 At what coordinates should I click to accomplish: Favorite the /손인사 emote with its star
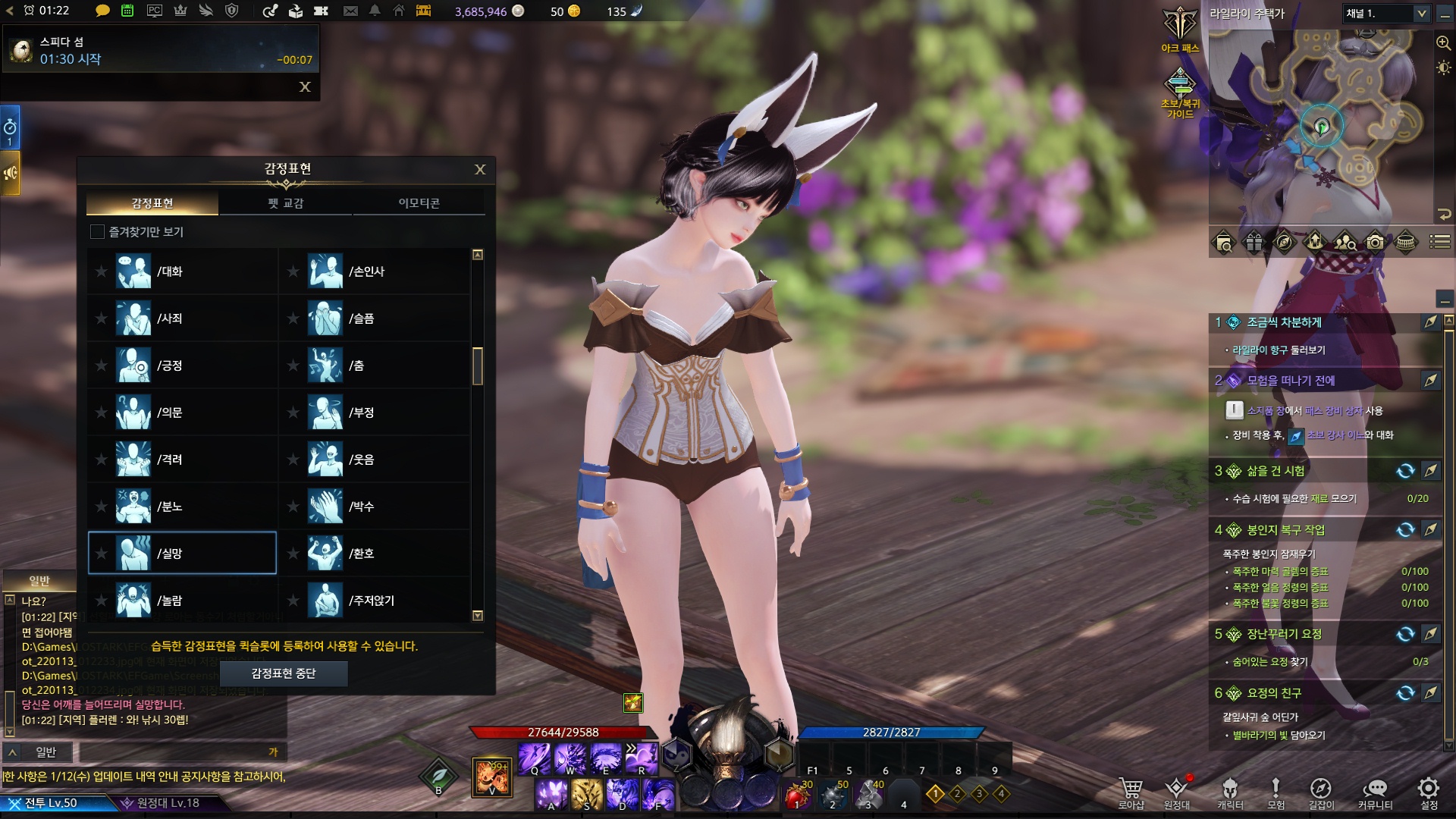pyautogui.click(x=293, y=271)
